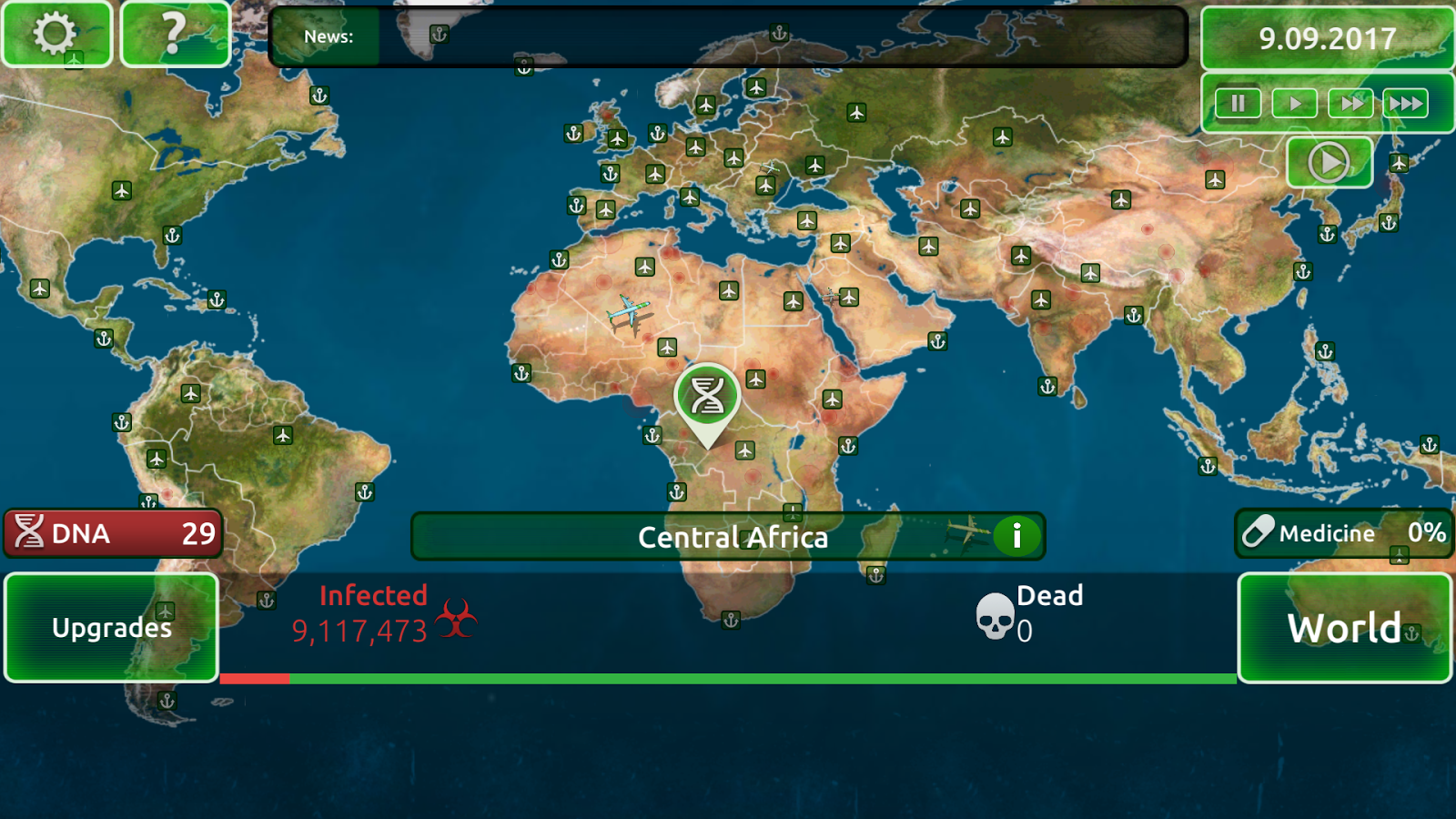This screenshot has height=819, width=1456.
Task: Click the infection progress bar
Action: 728,679
